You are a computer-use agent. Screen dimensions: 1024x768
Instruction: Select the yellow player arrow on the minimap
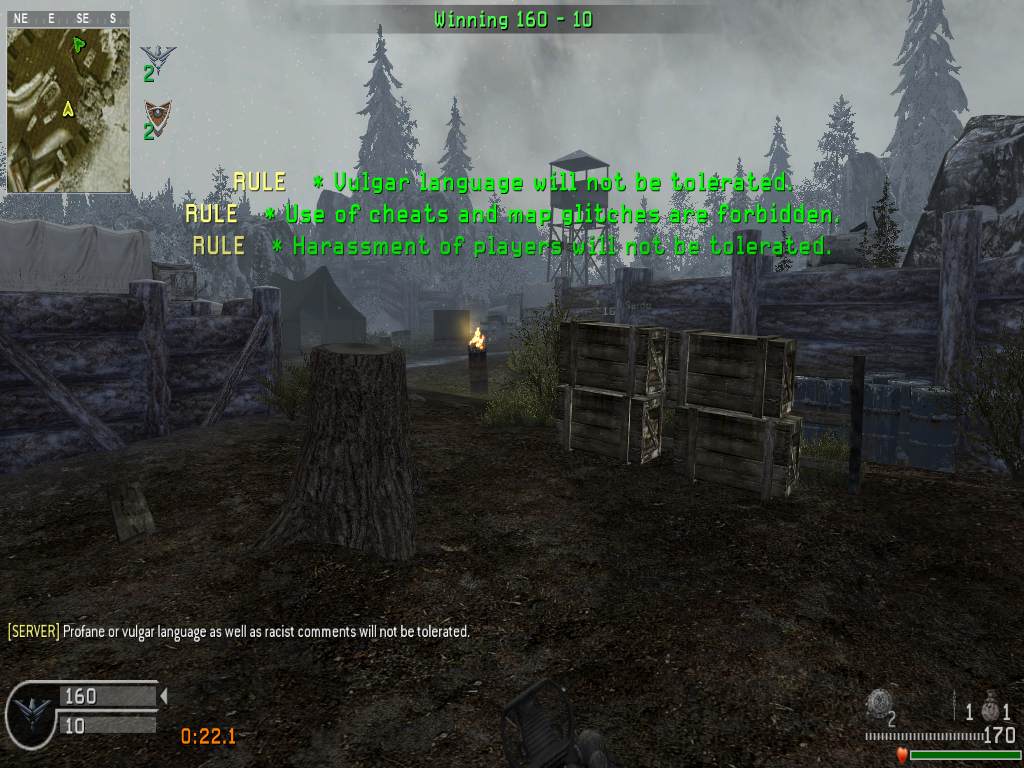(x=68, y=109)
